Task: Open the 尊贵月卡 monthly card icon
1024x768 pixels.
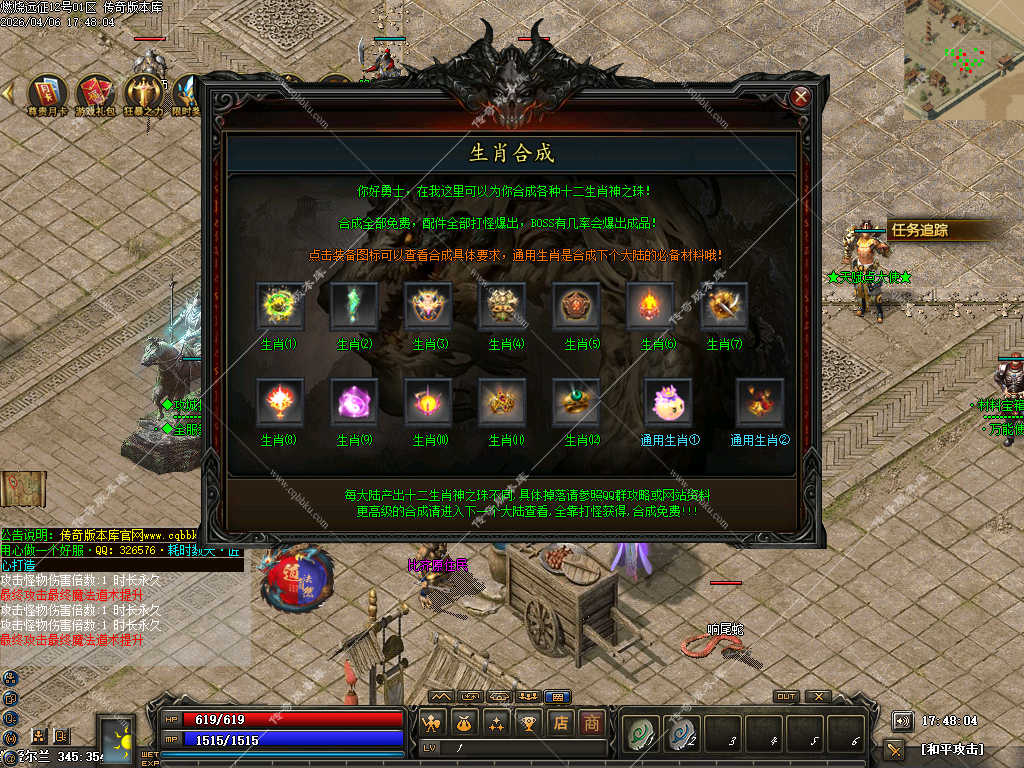Action: (x=47, y=94)
